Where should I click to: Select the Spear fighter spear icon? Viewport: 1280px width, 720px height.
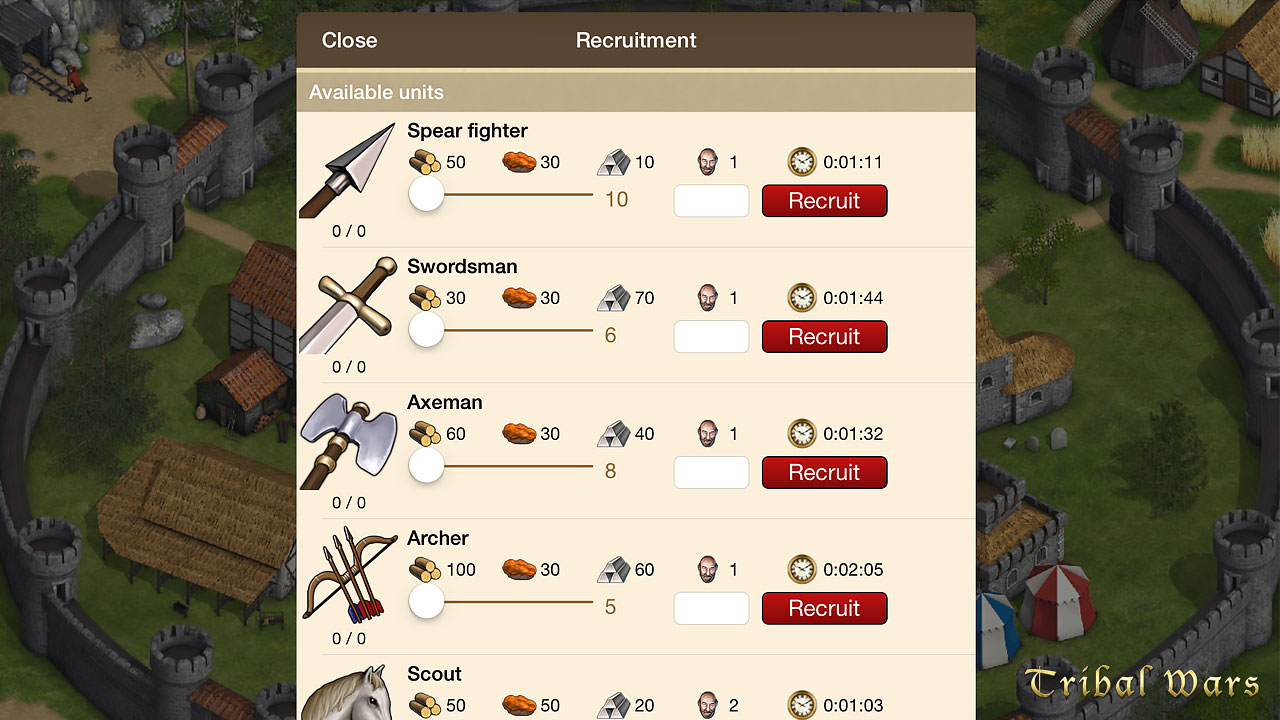click(x=347, y=170)
